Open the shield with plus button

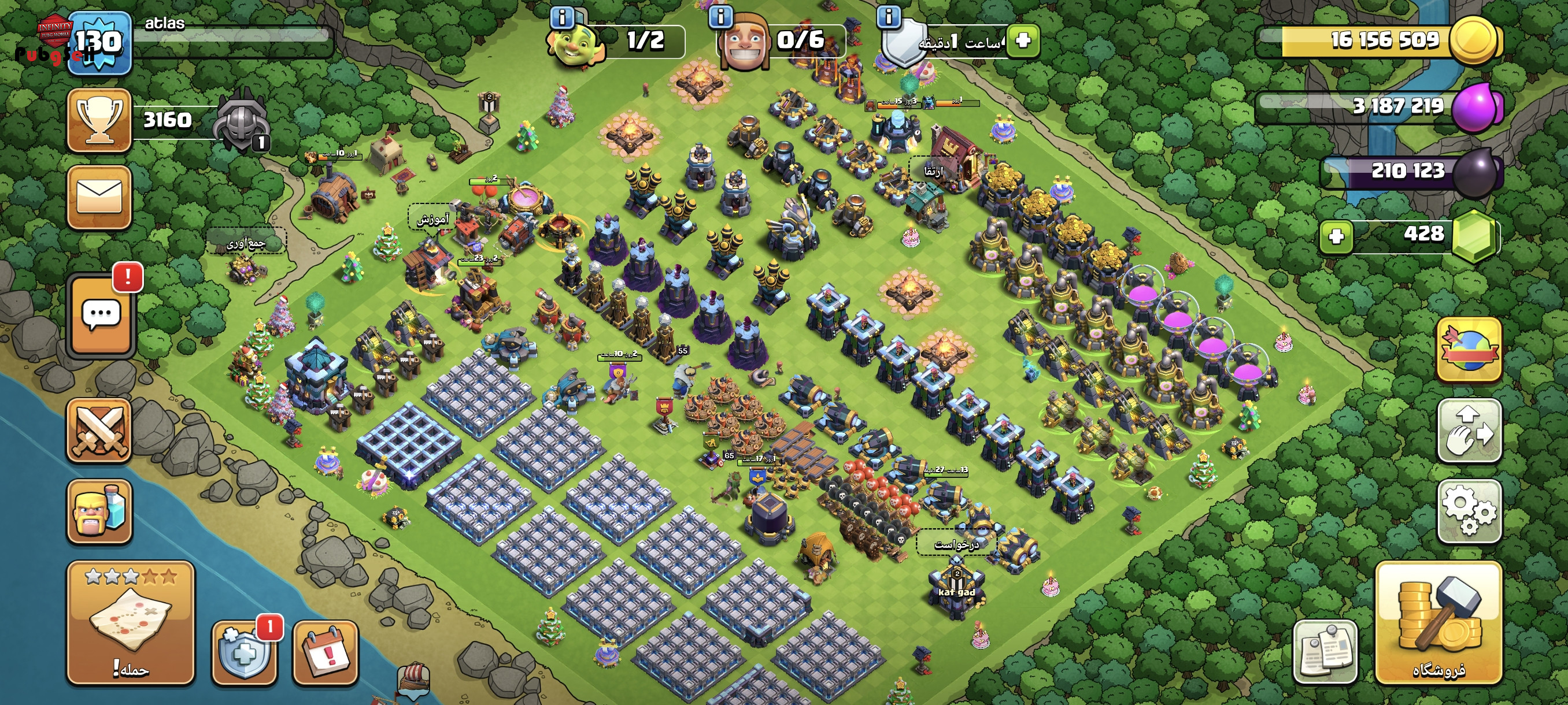pos(244,652)
